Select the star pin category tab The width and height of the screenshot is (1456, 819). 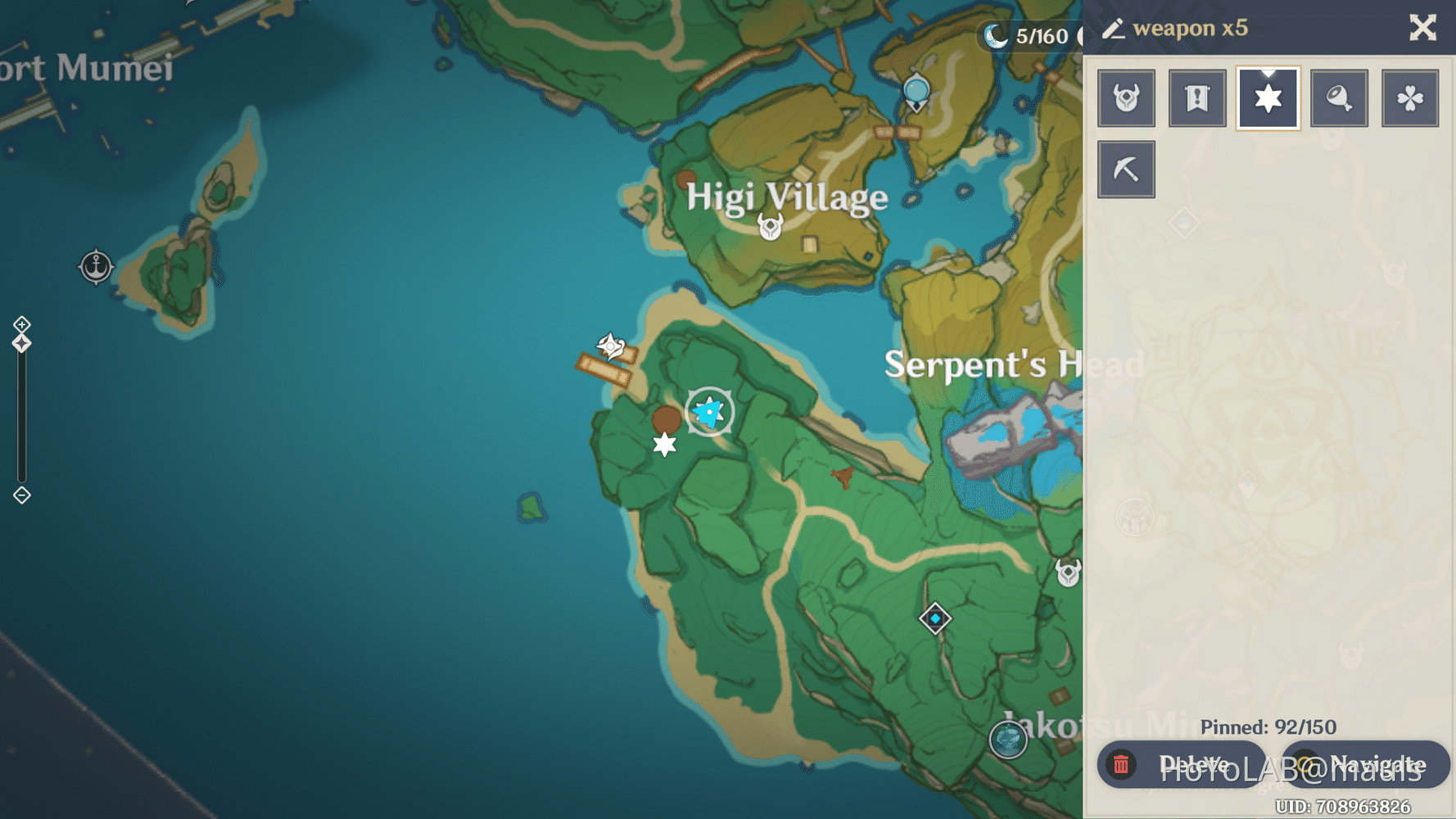tap(1268, 98)
